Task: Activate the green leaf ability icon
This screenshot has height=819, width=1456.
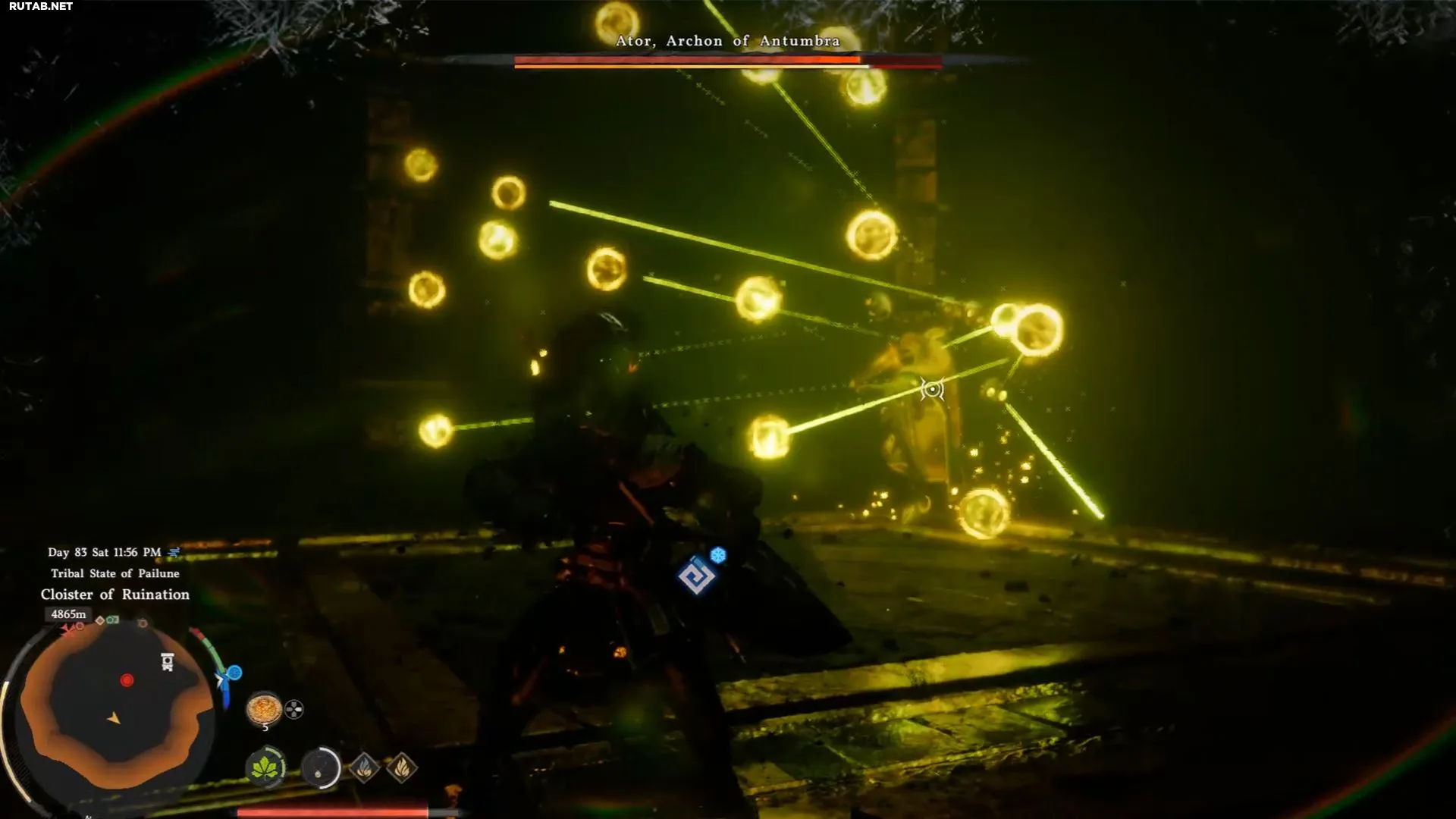Action: tap(265, 768)
